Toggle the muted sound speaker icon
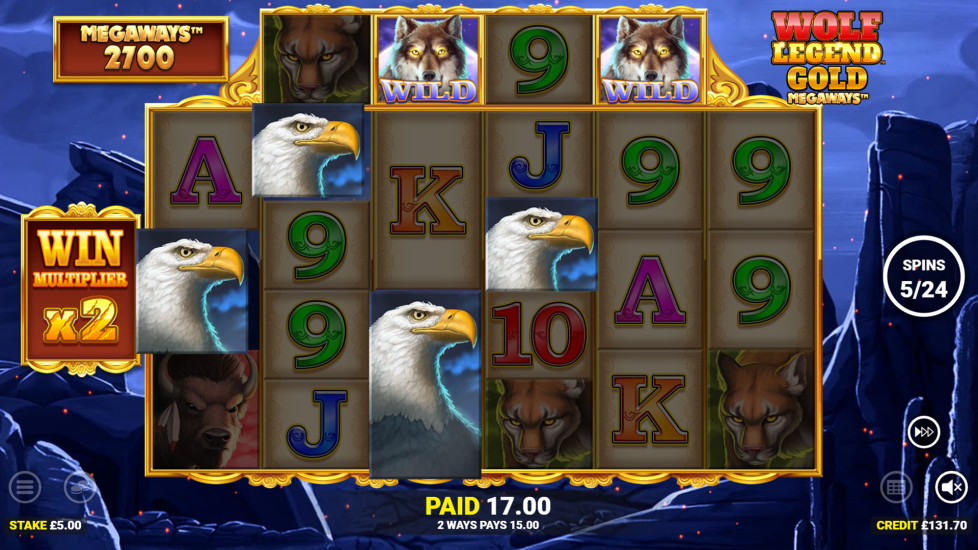 [952, 488]
